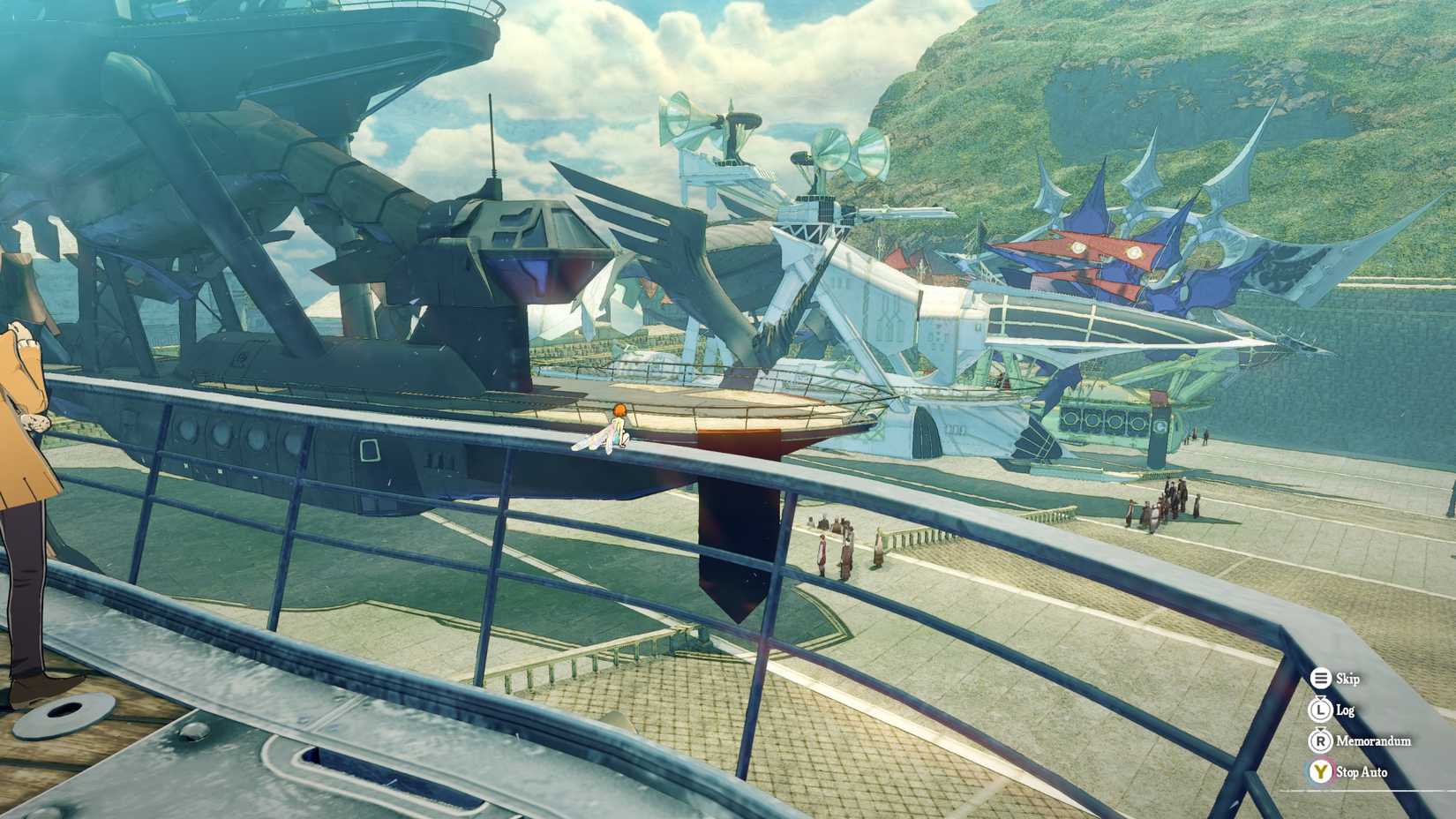Viewport: 1456px width, 819px height.
Task: Select the Memorandum R button icon
Action: pos(1321,741)
